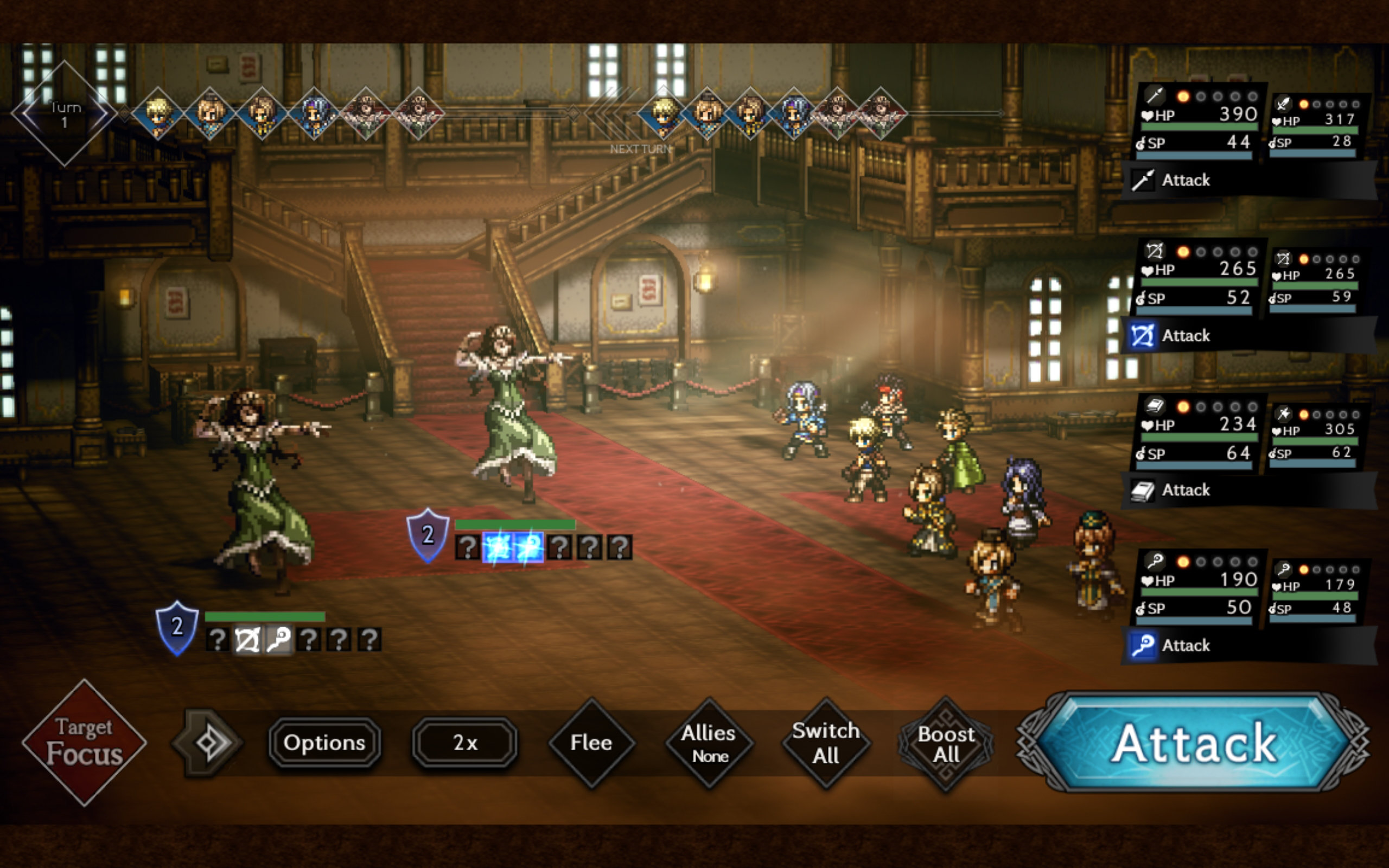The height and width of the screenshot is (868, 1389).
Task: Toggle the 2x battle speed
Action: 465,743
